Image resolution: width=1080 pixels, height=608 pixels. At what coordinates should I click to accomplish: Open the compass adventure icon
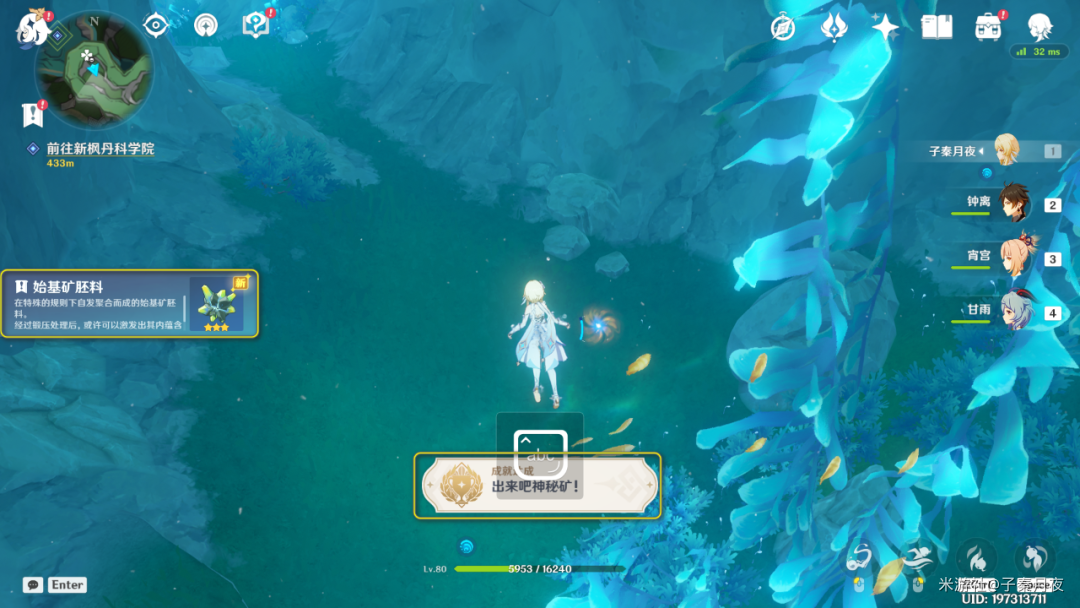(x=783, y=27)
